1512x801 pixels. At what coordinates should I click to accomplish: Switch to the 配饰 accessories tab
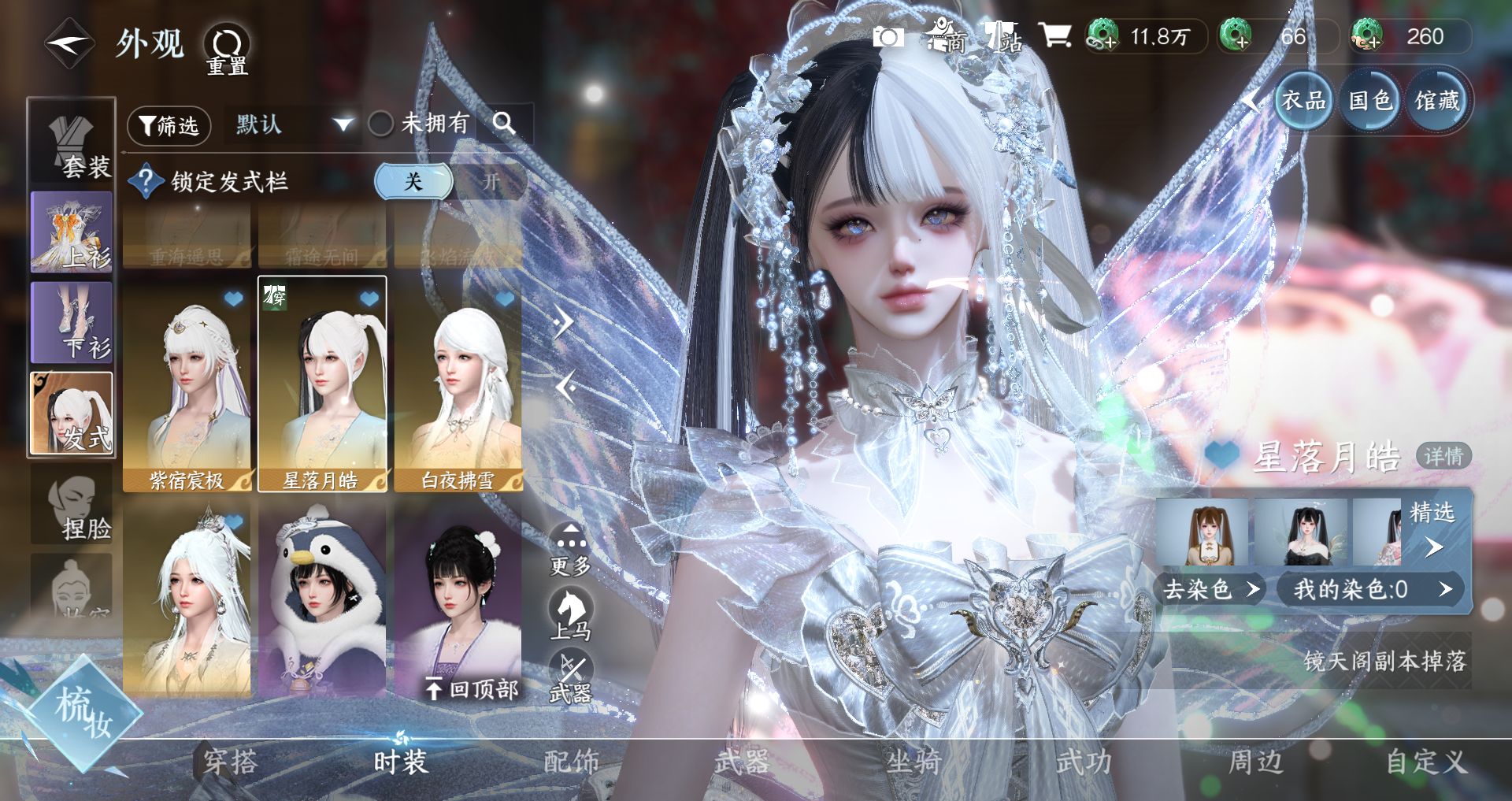tap(572, 762)
